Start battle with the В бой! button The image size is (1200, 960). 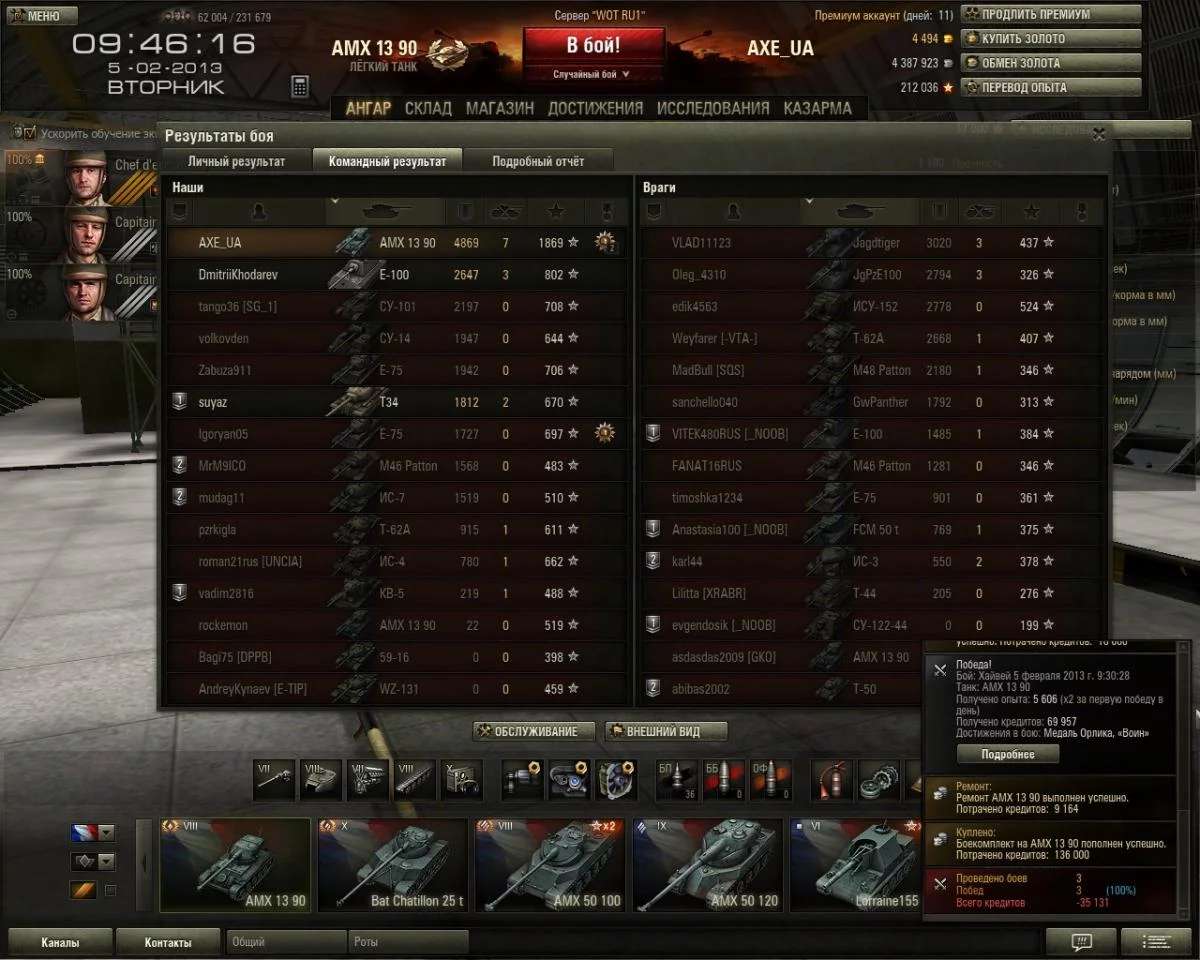point(593,46)
